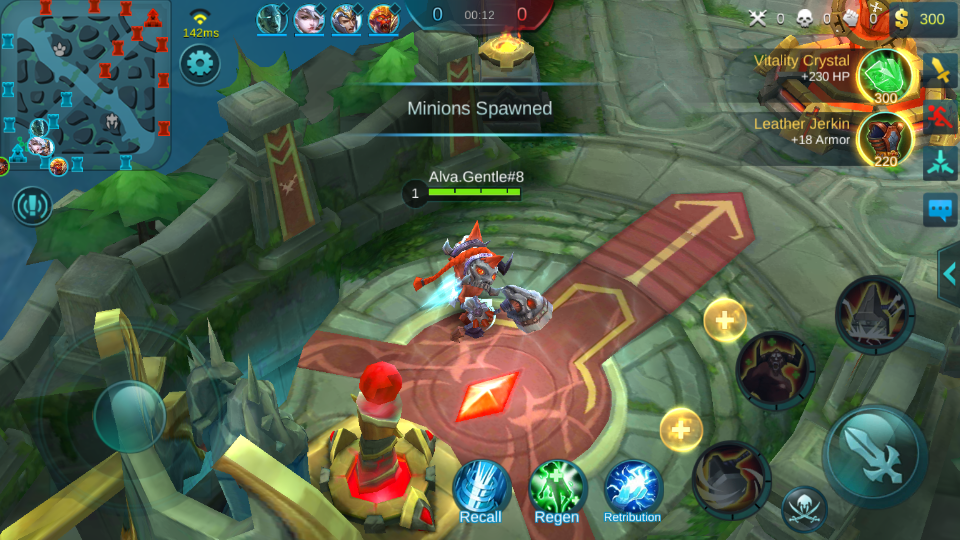
Task: Send the yellow sword attack signal
Action: coord(941,70)
